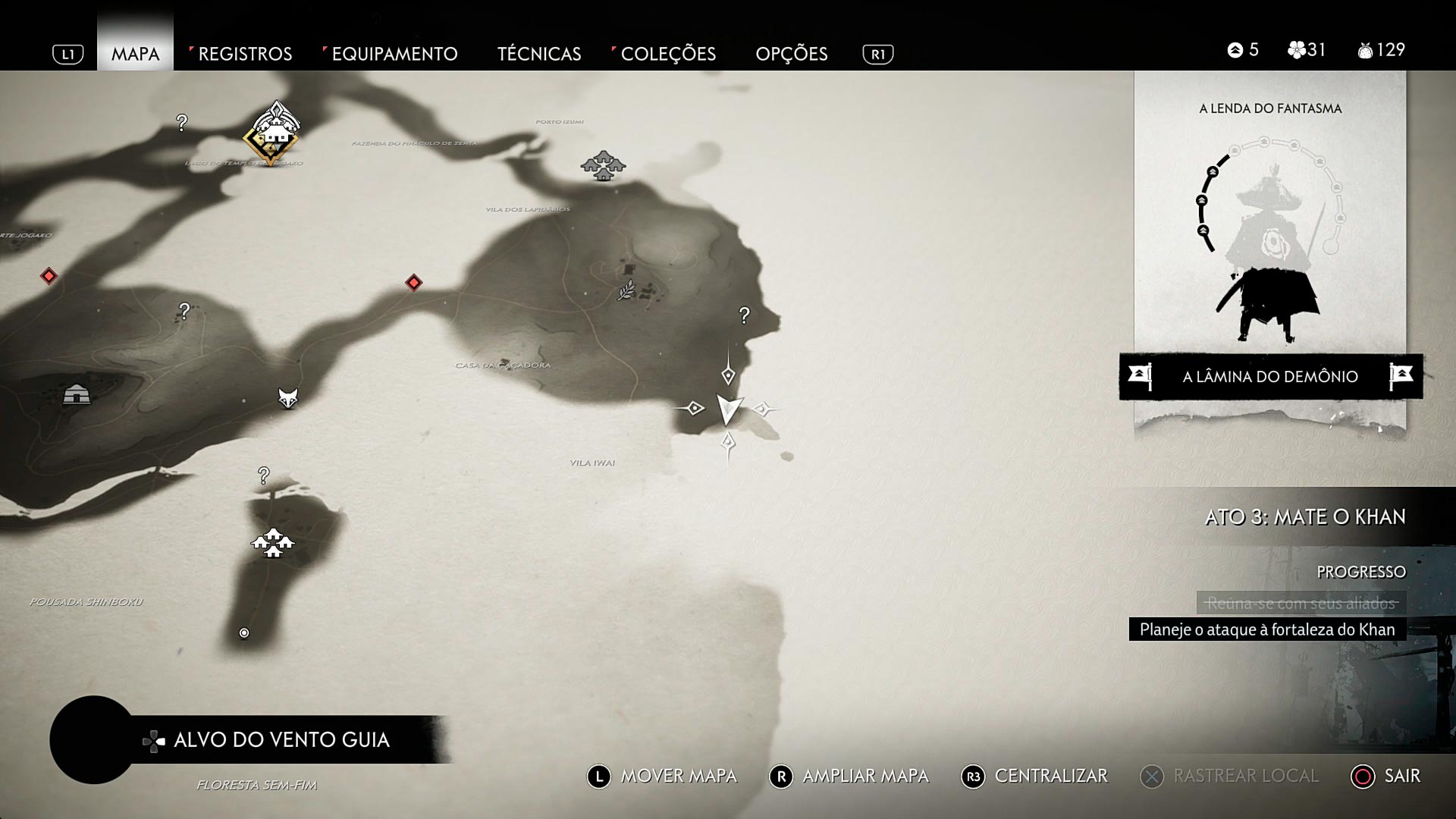Screen dimensions: 1456x819
Task: Open the A Lâmina do Demônio banner
Action: click(x=1270, y=376)
